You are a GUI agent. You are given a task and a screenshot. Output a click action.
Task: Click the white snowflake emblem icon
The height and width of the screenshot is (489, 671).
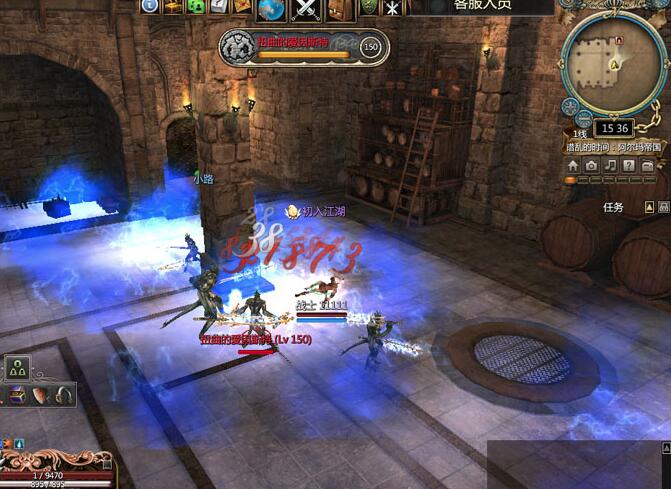pos(393,8)
